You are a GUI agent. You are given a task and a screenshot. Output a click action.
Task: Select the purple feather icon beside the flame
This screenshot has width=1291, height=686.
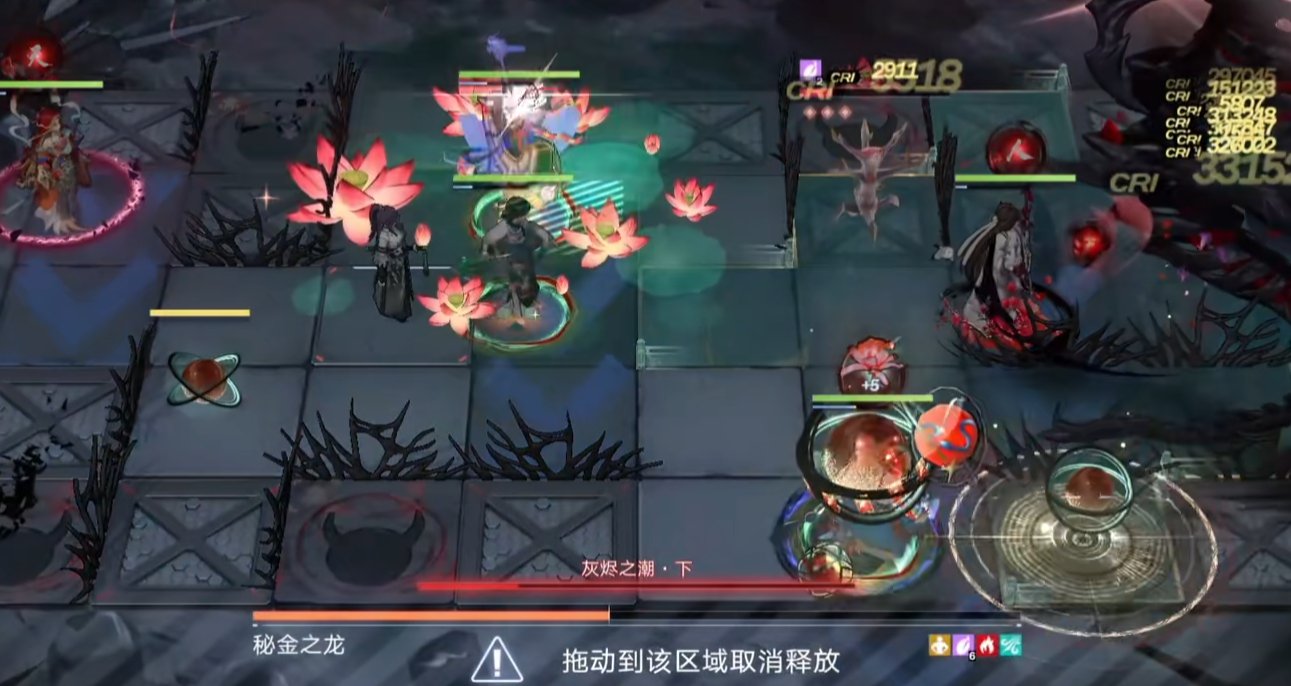(963, 645)
